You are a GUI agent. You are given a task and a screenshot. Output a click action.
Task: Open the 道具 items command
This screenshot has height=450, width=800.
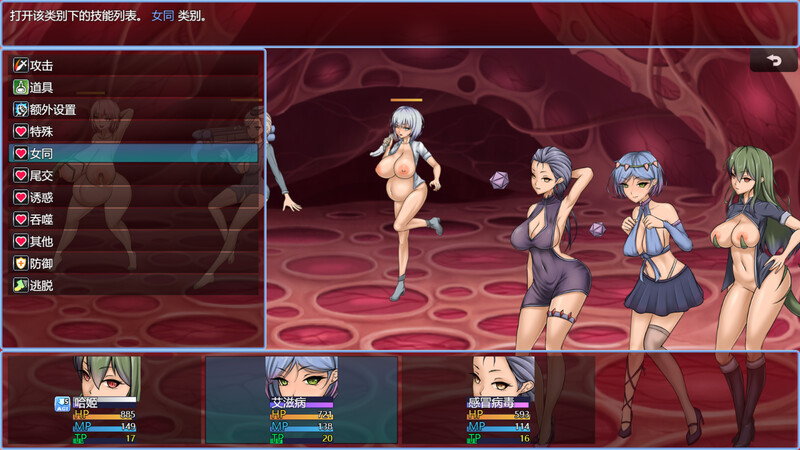(x=134, y=87)
